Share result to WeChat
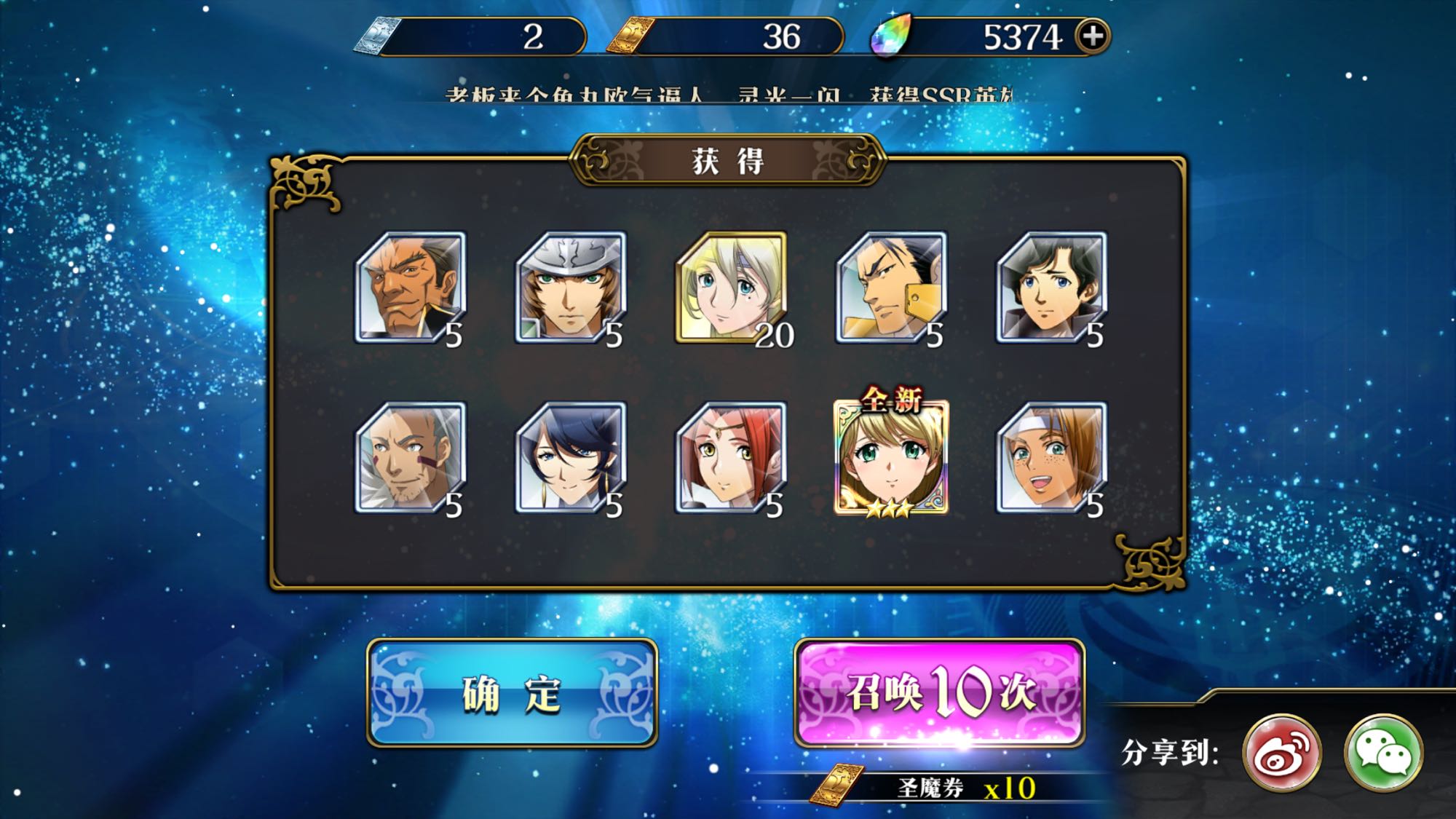 pos(1382,753)
